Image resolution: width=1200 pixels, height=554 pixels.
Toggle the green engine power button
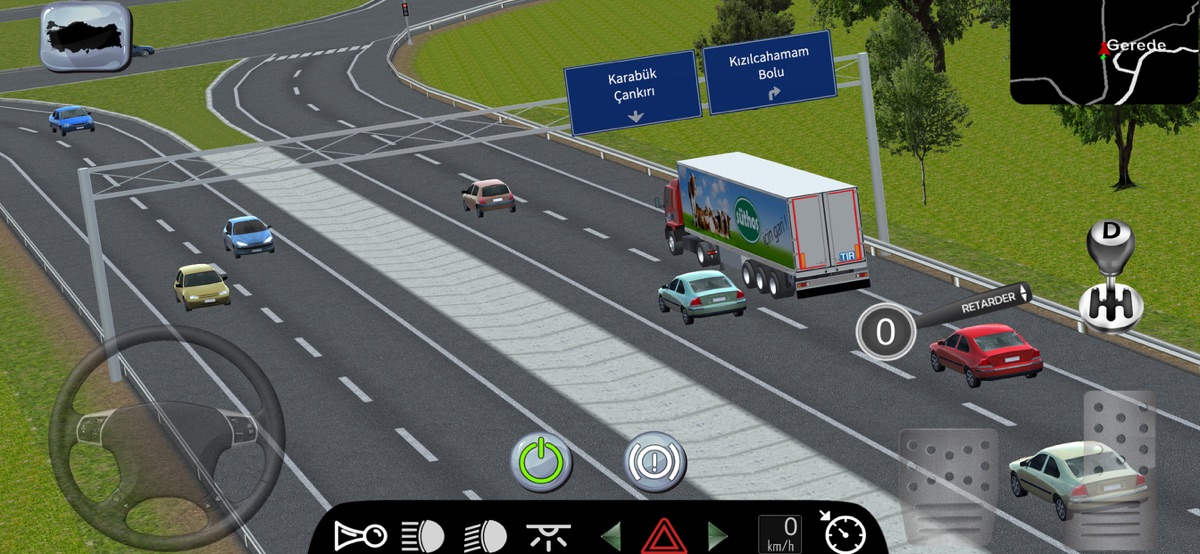541,461
